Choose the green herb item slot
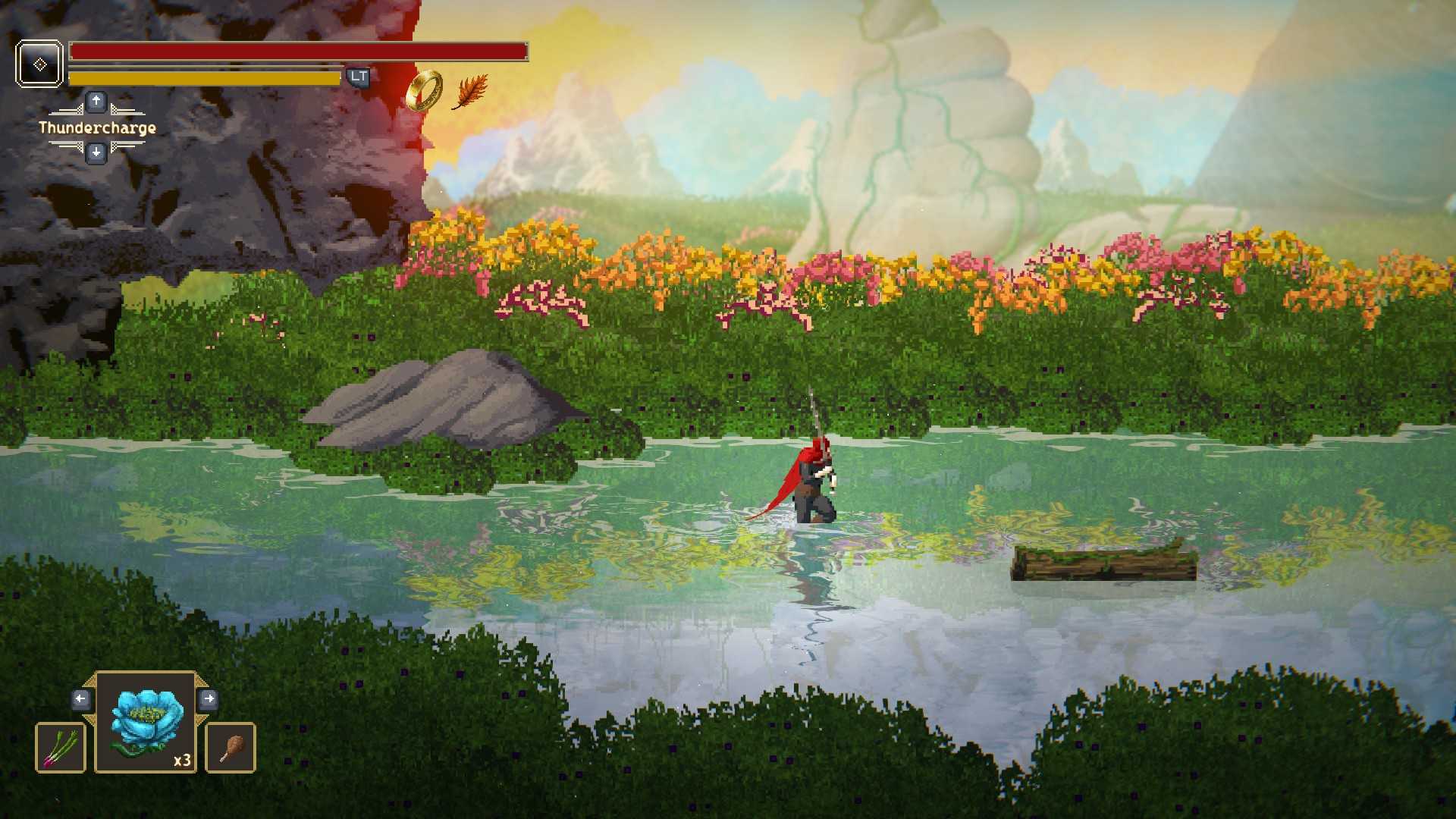 coord(61,748)
